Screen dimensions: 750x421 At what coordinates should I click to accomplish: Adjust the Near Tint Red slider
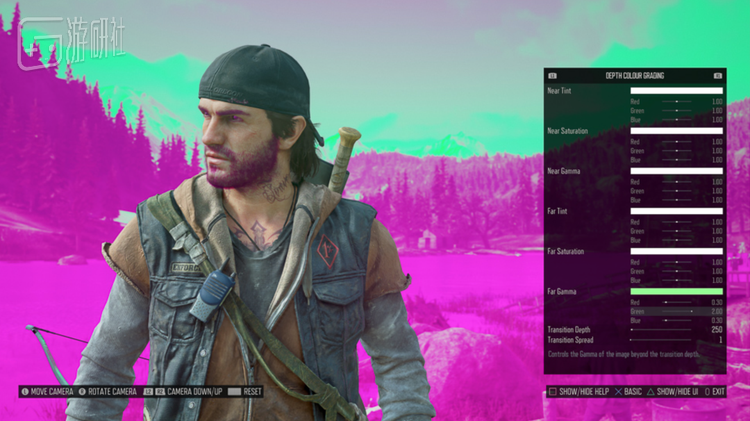click(x=676, y=101)
